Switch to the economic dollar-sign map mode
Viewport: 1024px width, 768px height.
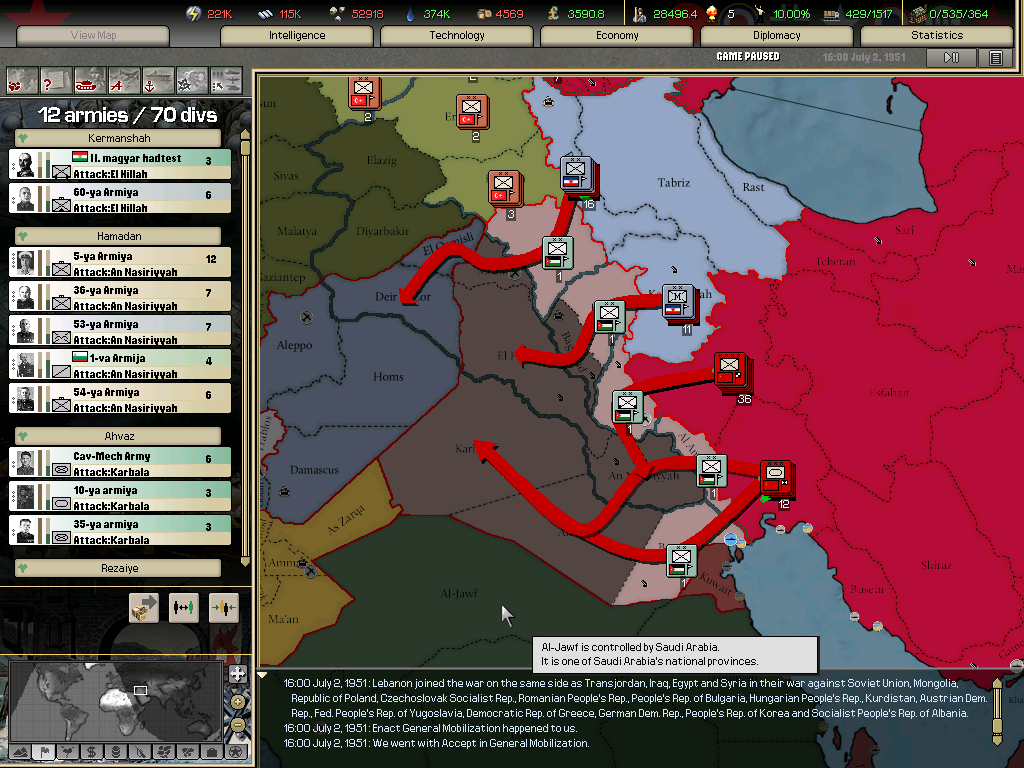tap(91, 751)
